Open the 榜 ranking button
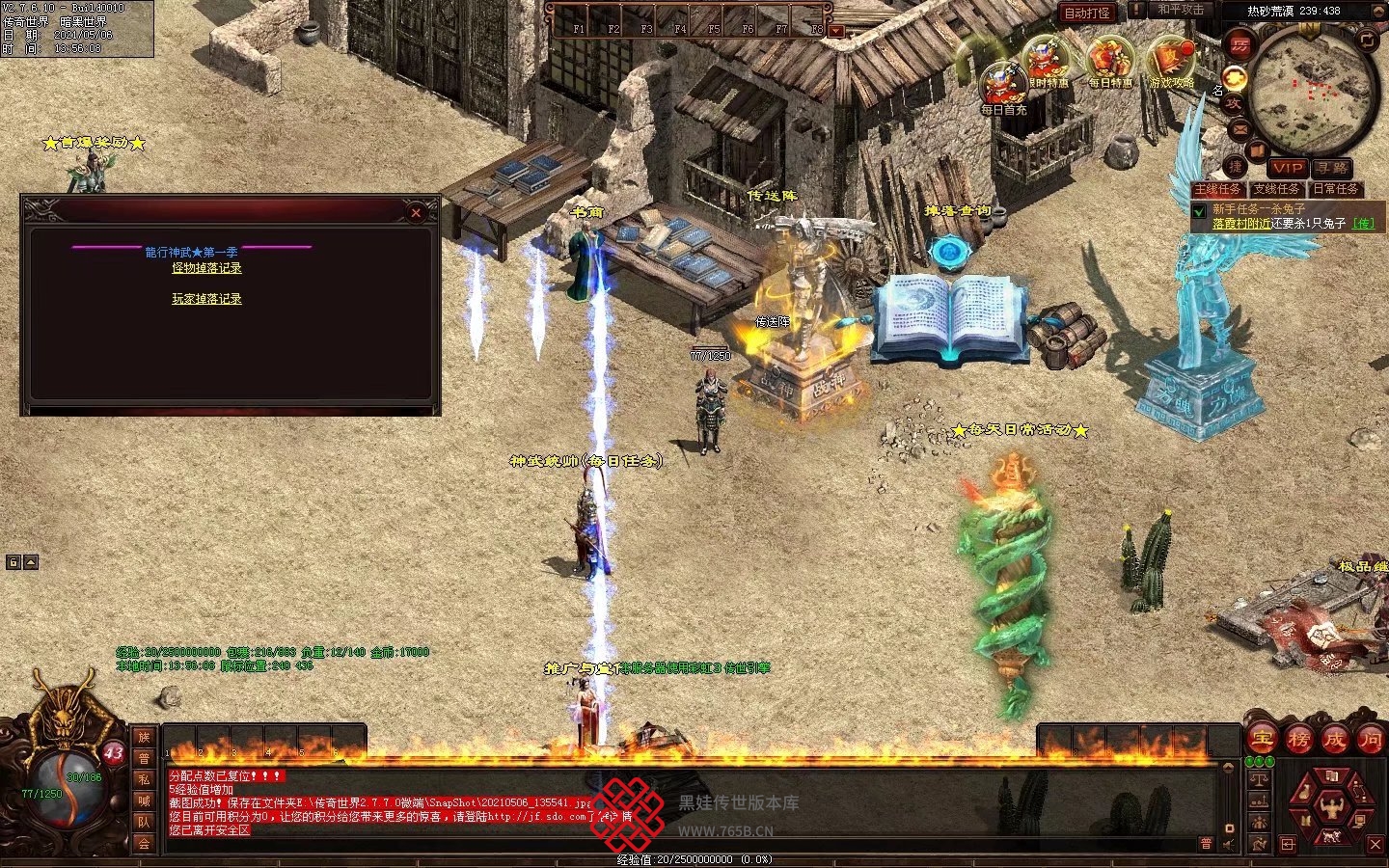This screenshot has height=868, width=1389. (1298, 740)
